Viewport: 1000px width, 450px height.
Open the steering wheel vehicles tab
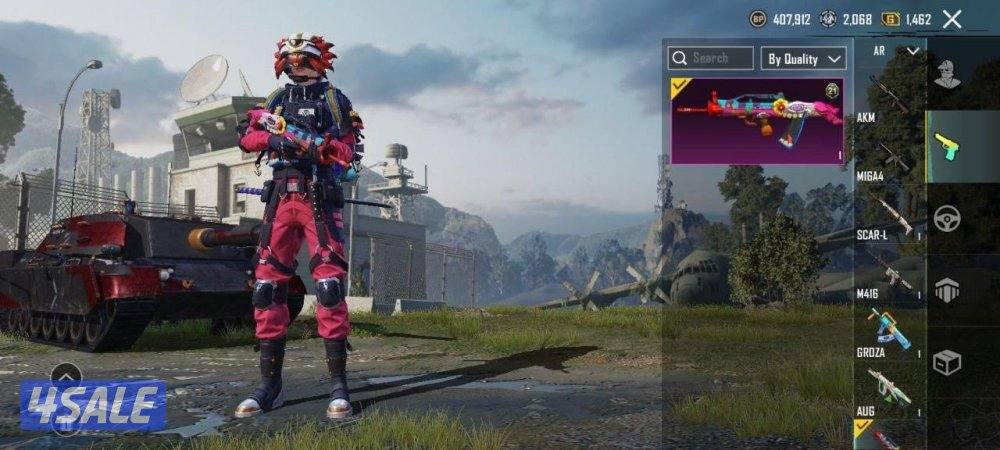pyautogui.click(x=946, y=218)
